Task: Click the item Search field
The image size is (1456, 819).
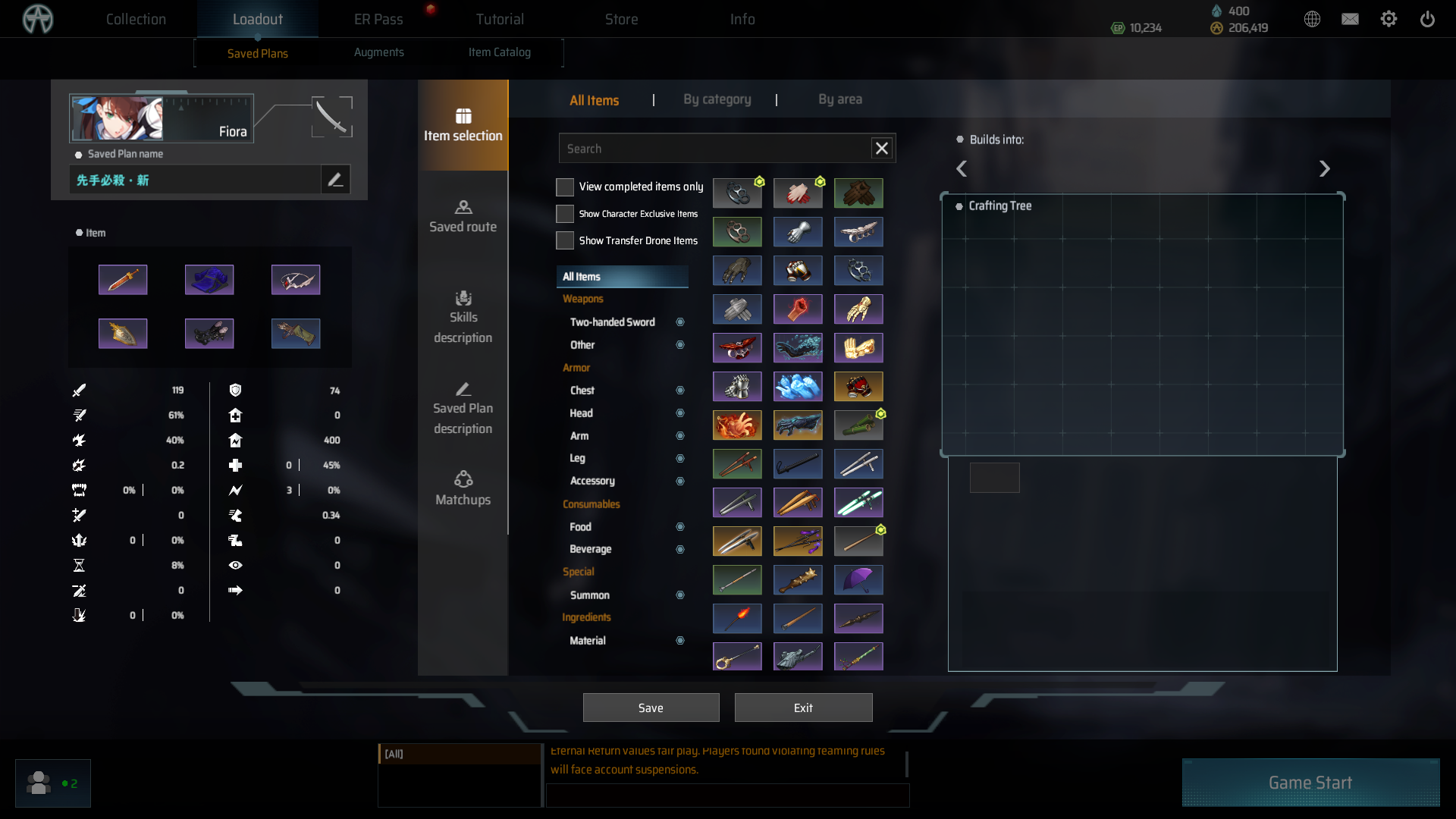Action: click(x=713, y=149)
